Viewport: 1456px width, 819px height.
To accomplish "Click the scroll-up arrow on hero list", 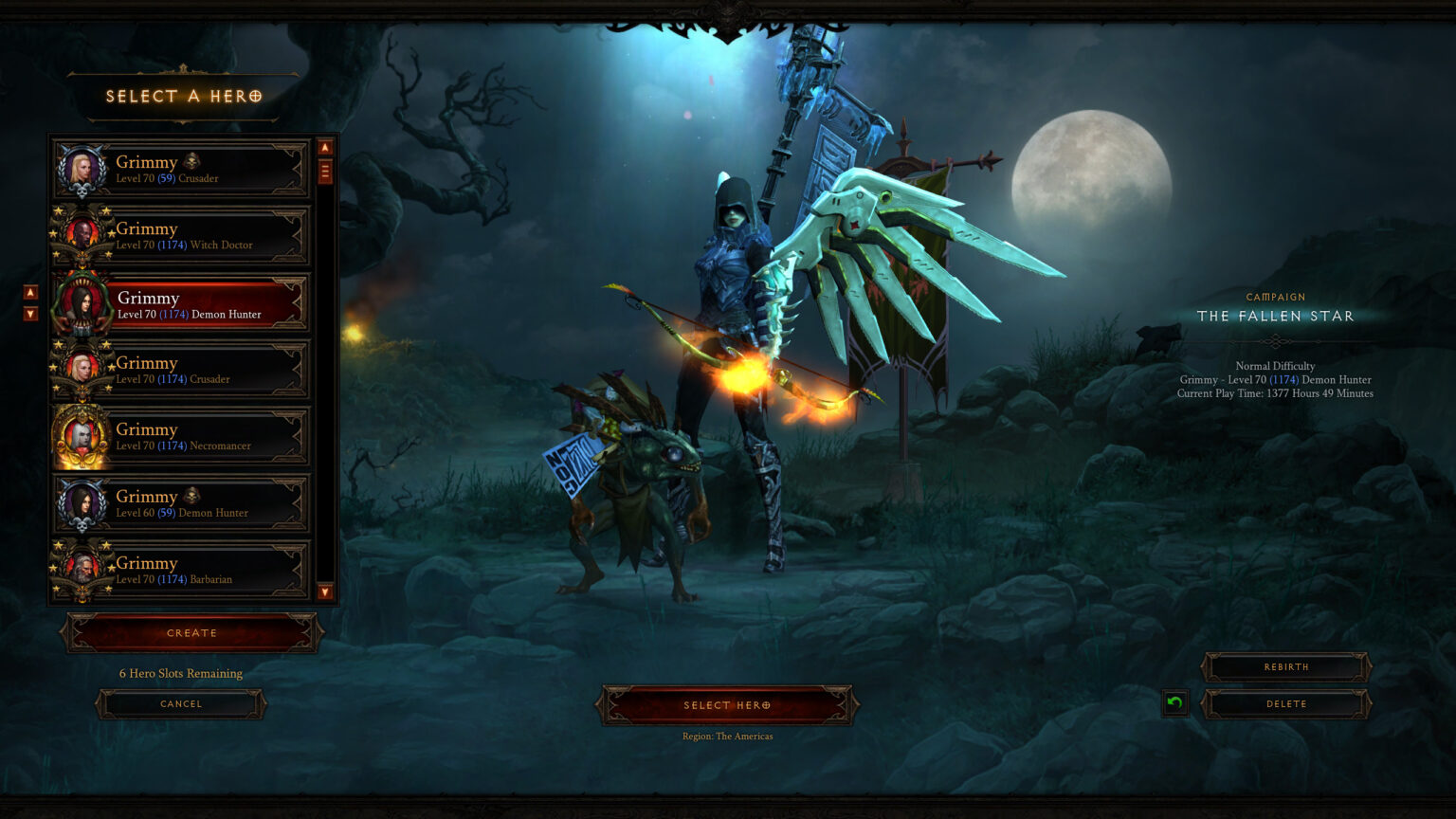I will pos(323,147).
